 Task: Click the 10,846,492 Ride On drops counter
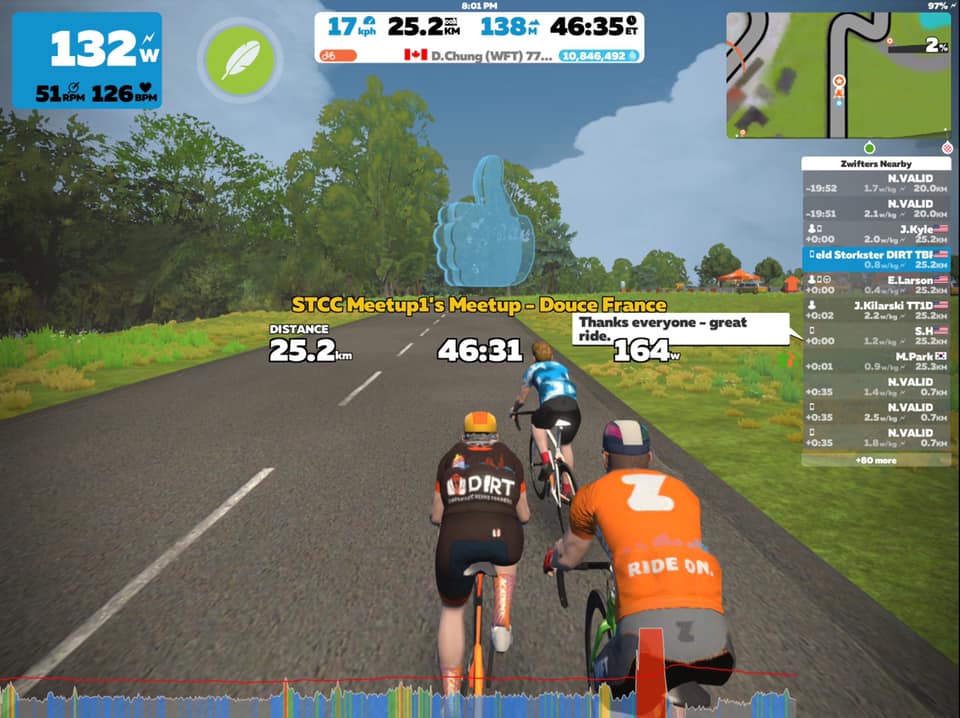[x=600, y=56]
